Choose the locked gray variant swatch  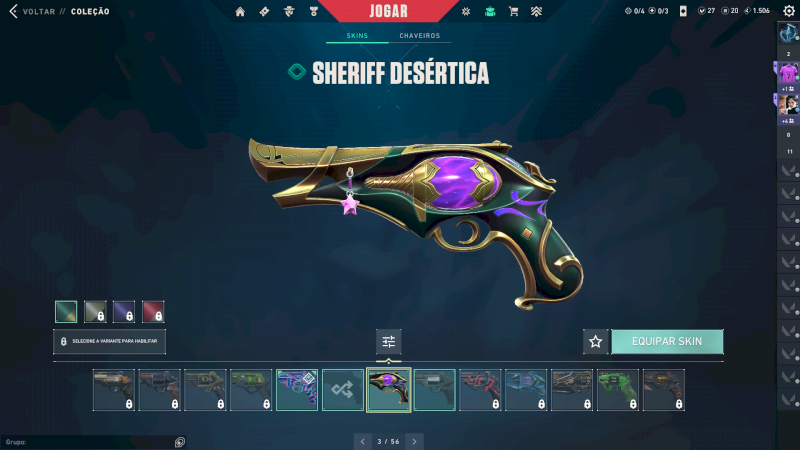(95, 312)
